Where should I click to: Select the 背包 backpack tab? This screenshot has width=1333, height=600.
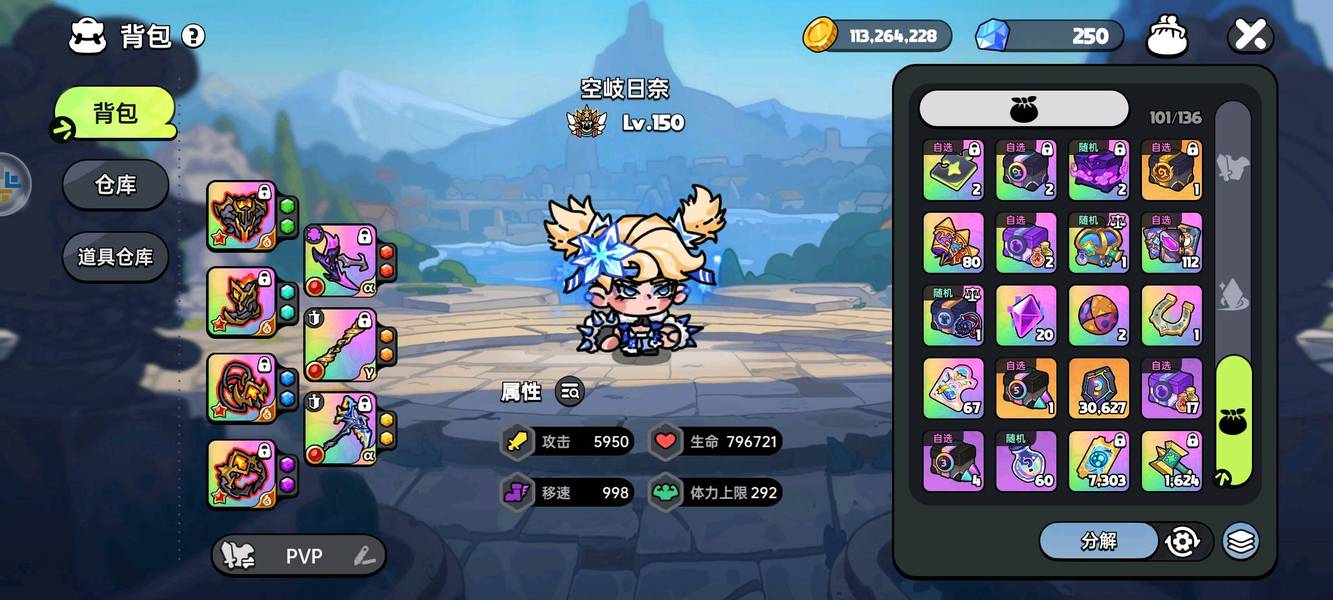[x=115, y=113]
